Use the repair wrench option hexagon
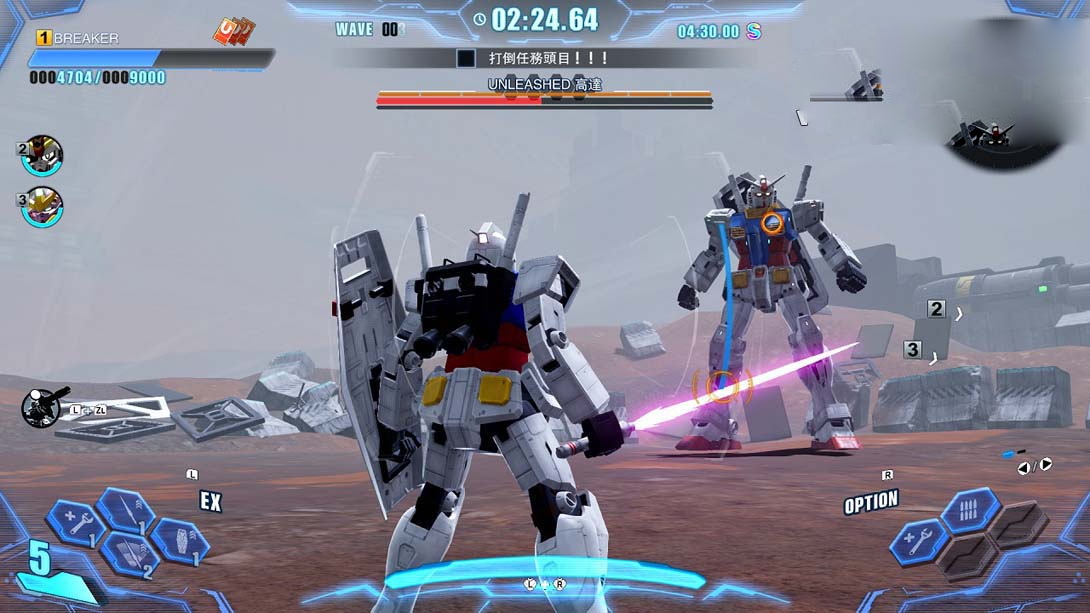 click(x=919, y=540)
